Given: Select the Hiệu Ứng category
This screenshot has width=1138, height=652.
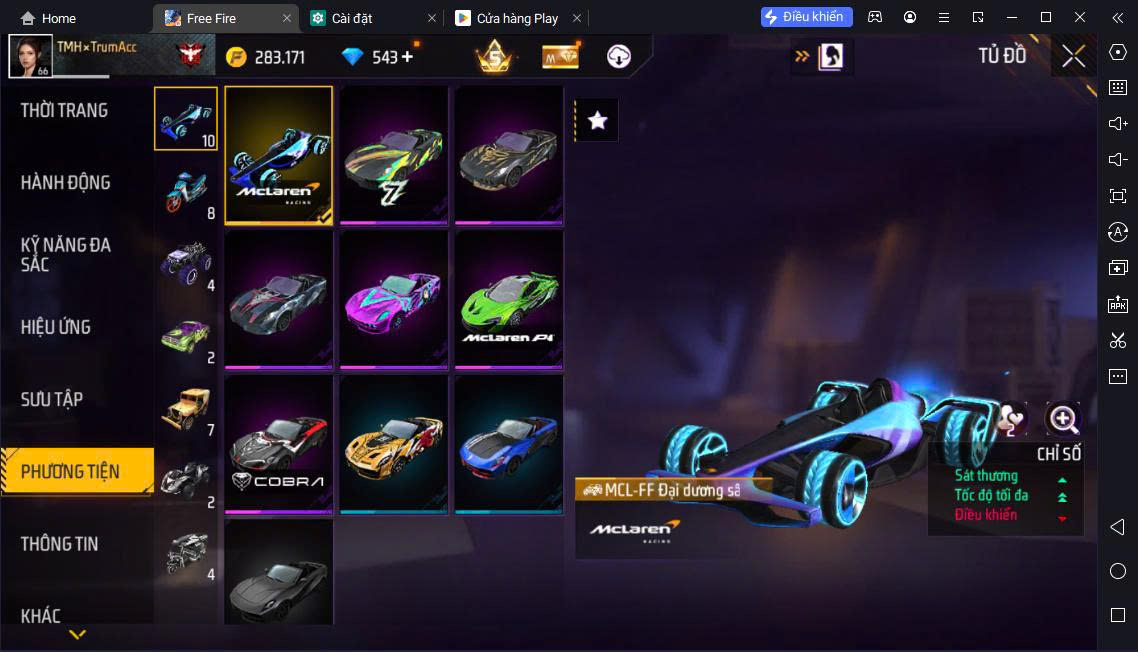Looking at the screenshot, I should pos(56,327).
